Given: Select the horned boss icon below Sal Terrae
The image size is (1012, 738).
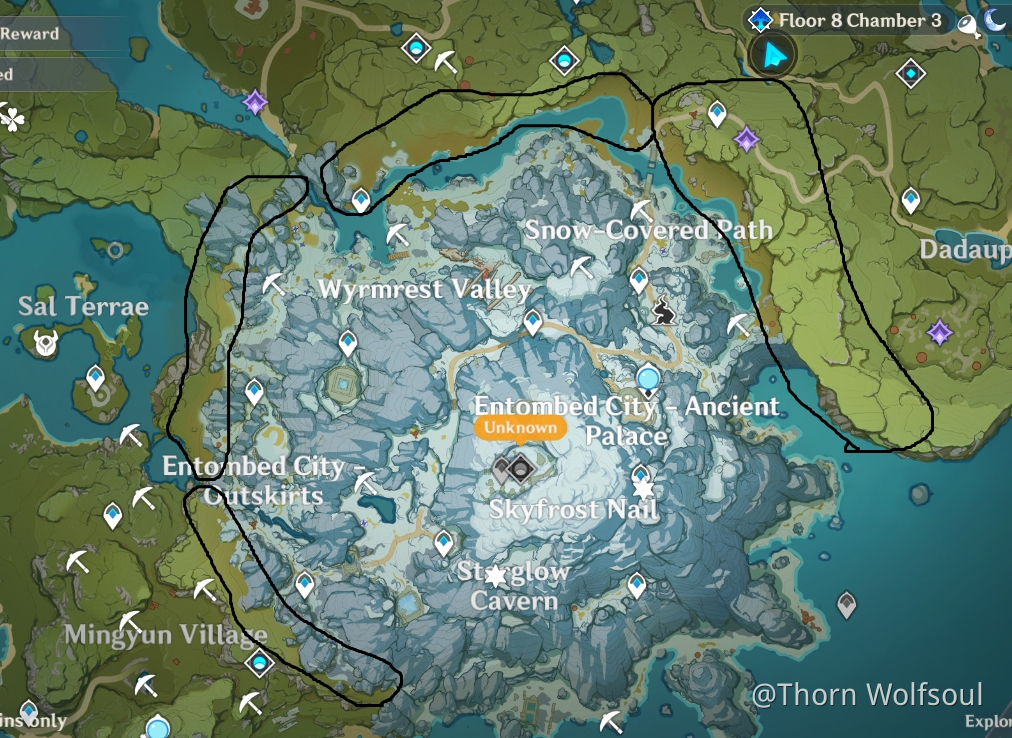Looking at the screenshot, I should pyautogui.click(x=45, y=344).
